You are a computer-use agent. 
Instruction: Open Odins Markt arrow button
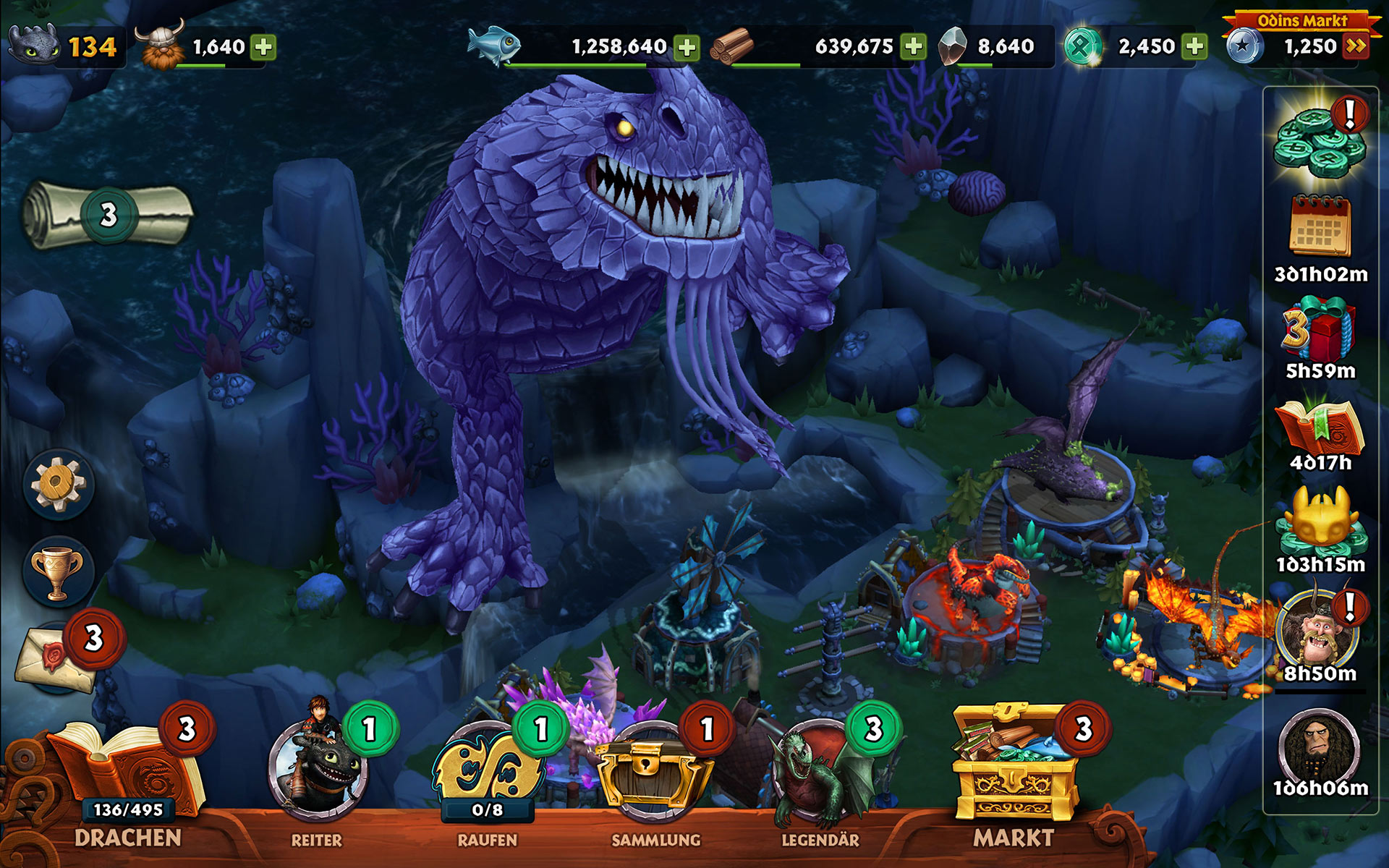[1356, 47]
